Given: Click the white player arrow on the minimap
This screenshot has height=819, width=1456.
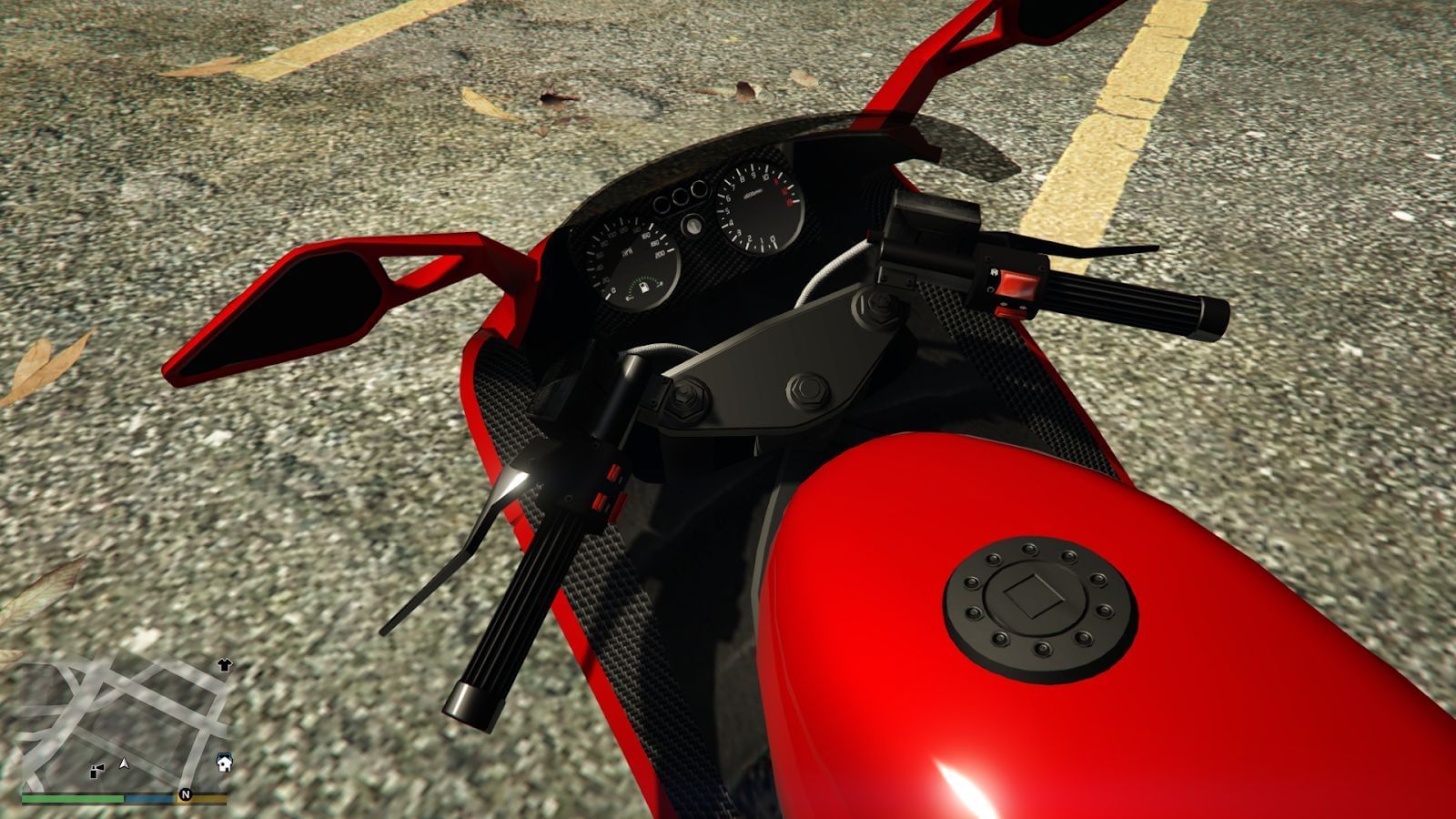Looking at the screenshot, I should tap(124, 763).
